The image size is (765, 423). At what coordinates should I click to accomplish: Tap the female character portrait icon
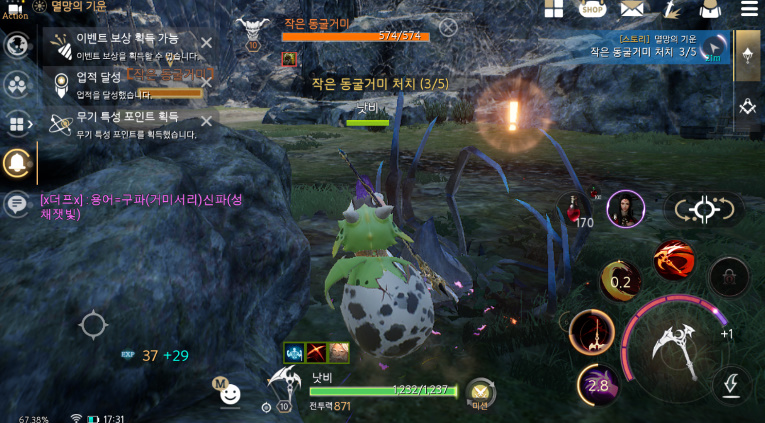click(626, 208)
